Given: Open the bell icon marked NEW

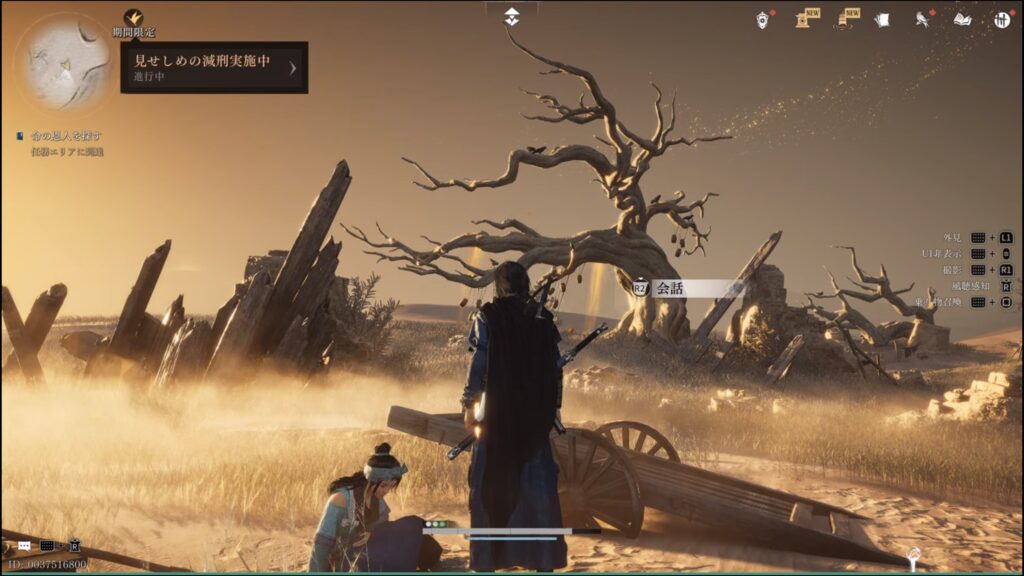Looking at the screenshot, I should 843,19.
